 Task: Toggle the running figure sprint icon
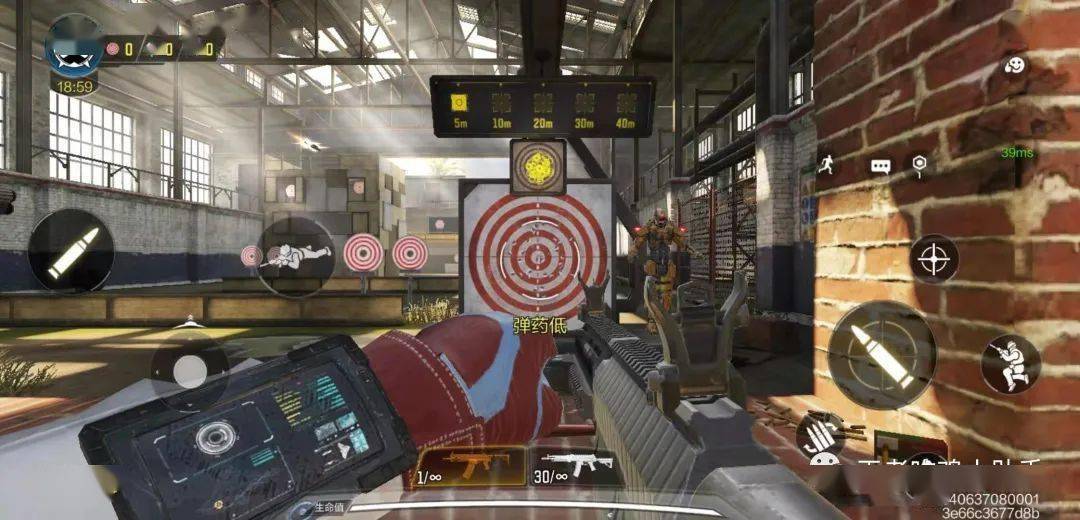pos(826,165)
